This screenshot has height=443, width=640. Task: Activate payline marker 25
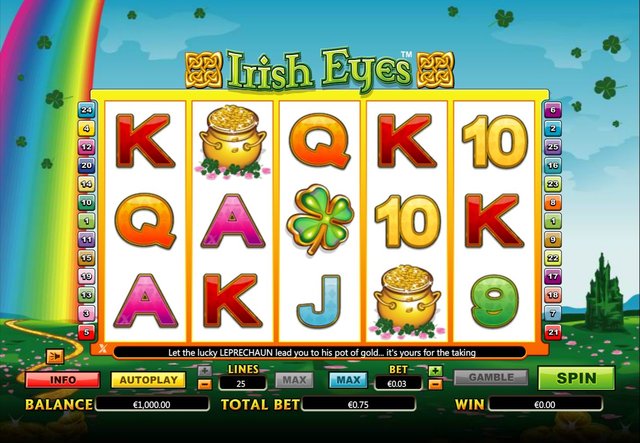(x=552, y=146)
